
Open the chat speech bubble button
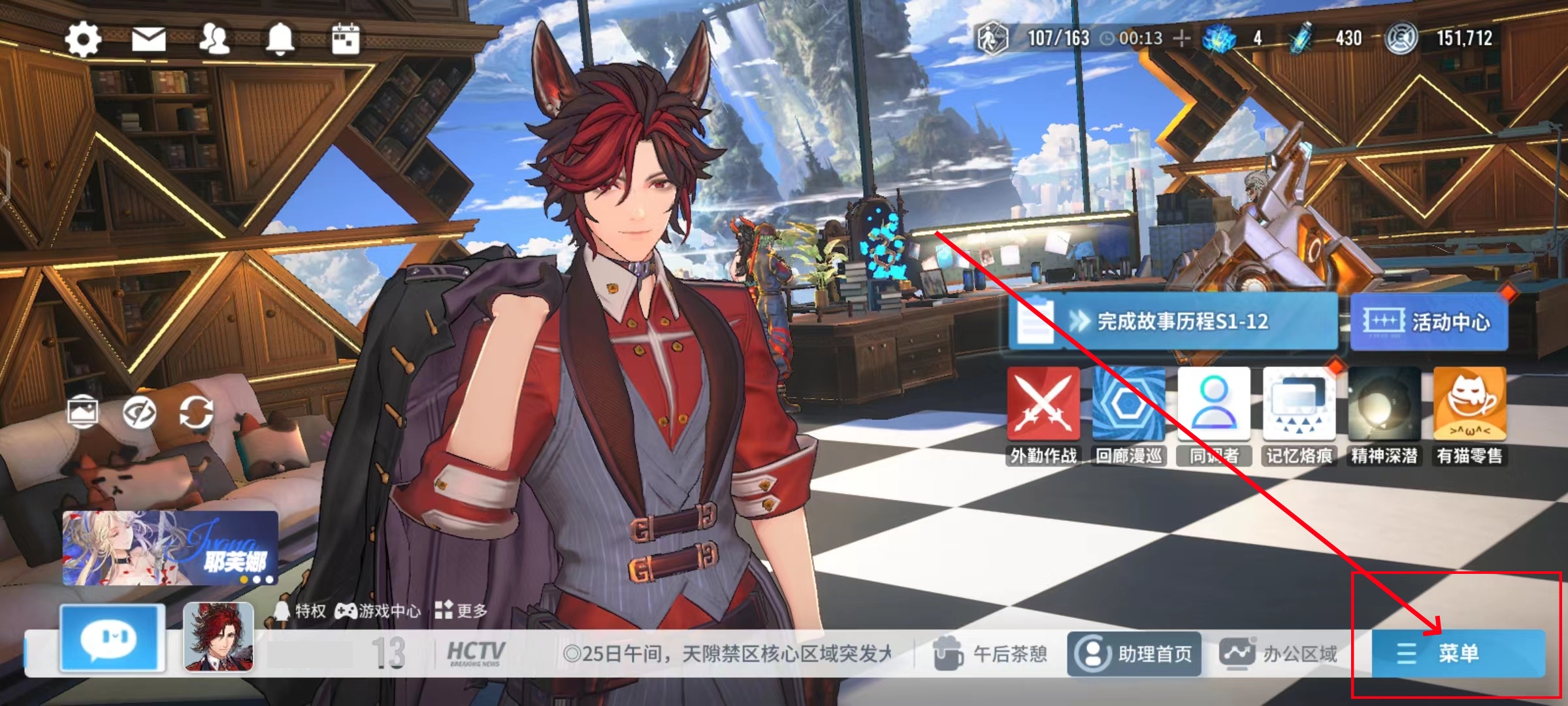click(x=112, y=638)
